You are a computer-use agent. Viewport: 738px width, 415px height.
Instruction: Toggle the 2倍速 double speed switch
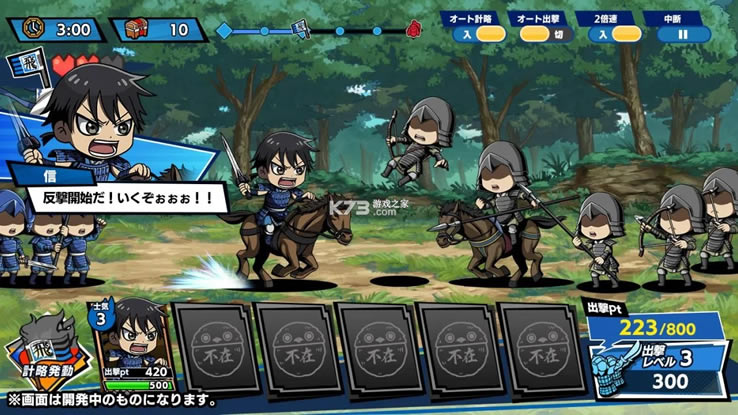[613, 34]
